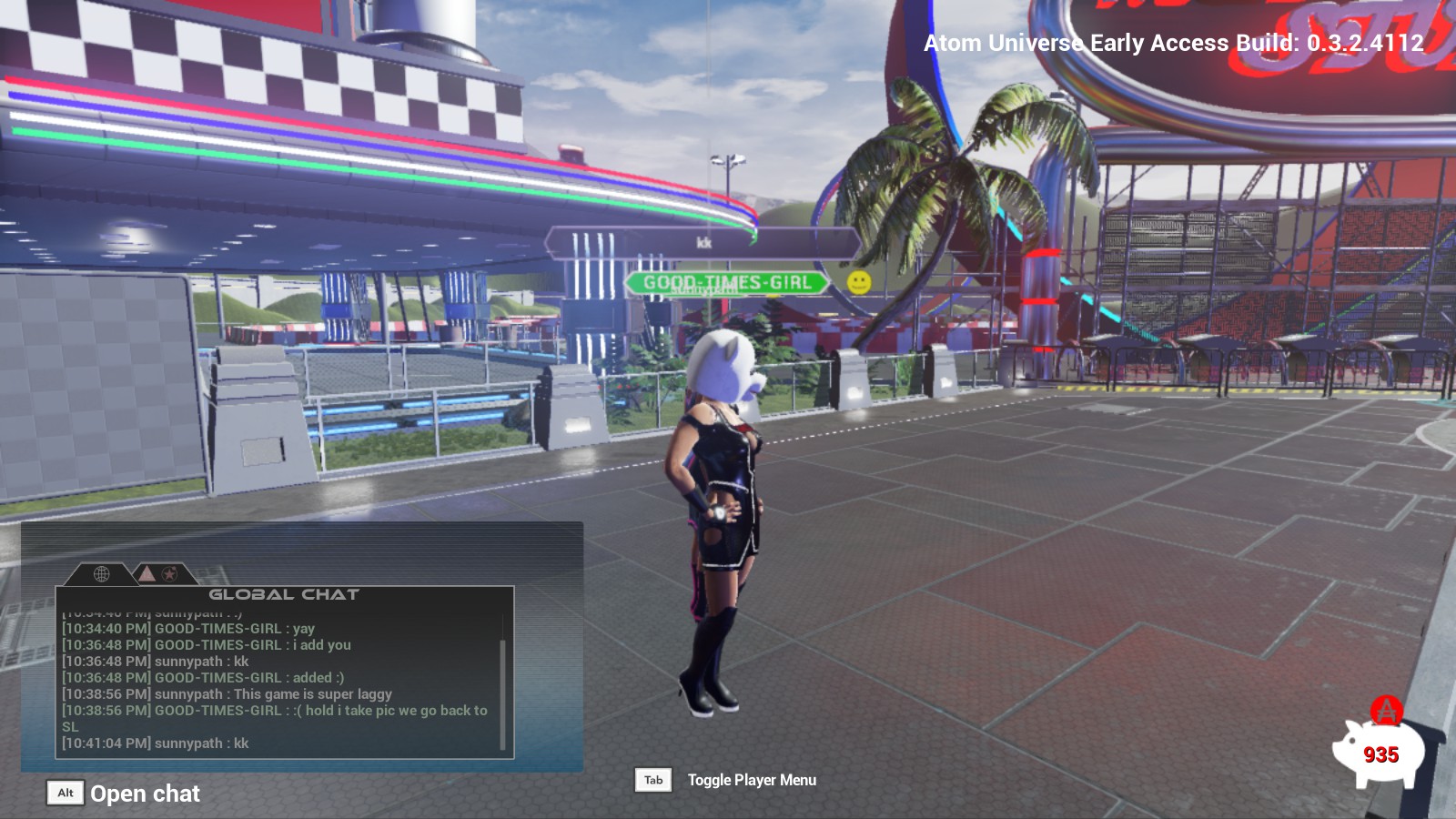Open the red triangle chat tab
1456x819 pixels.
tap(147, 573)
